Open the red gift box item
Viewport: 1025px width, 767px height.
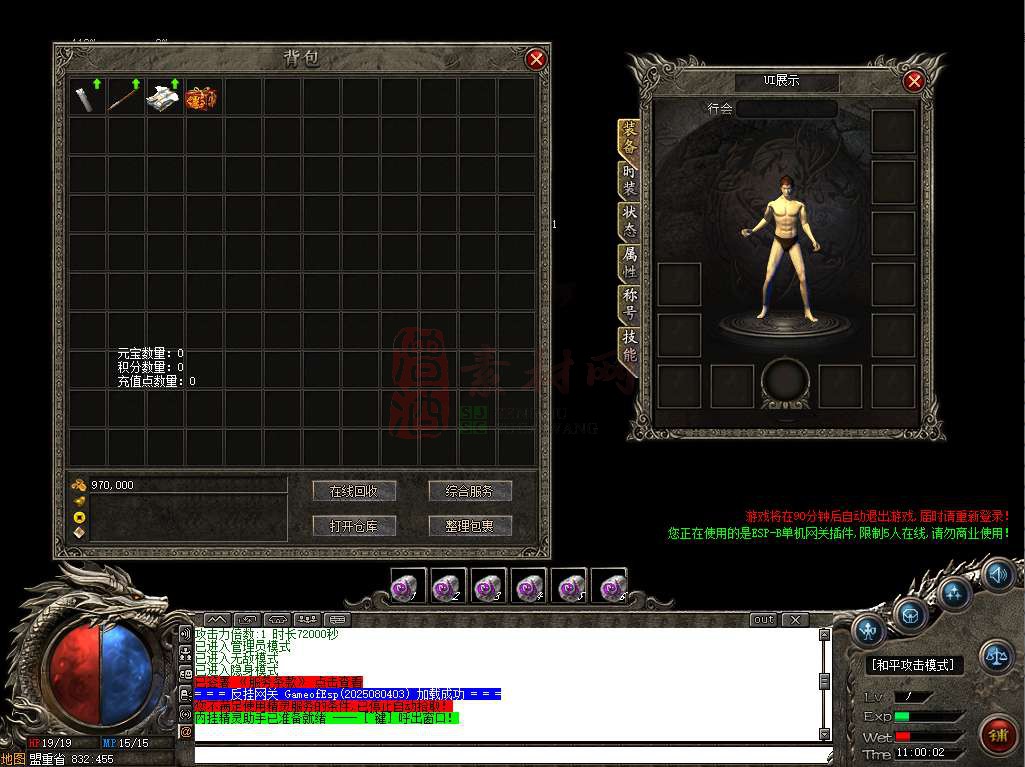click(x=203, y=97)
